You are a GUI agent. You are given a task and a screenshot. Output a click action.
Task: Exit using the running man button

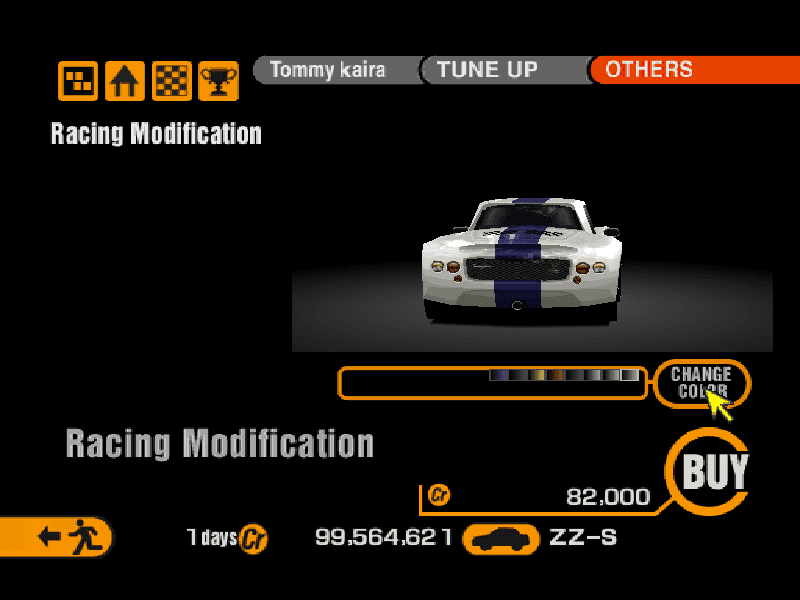(62, 537)
